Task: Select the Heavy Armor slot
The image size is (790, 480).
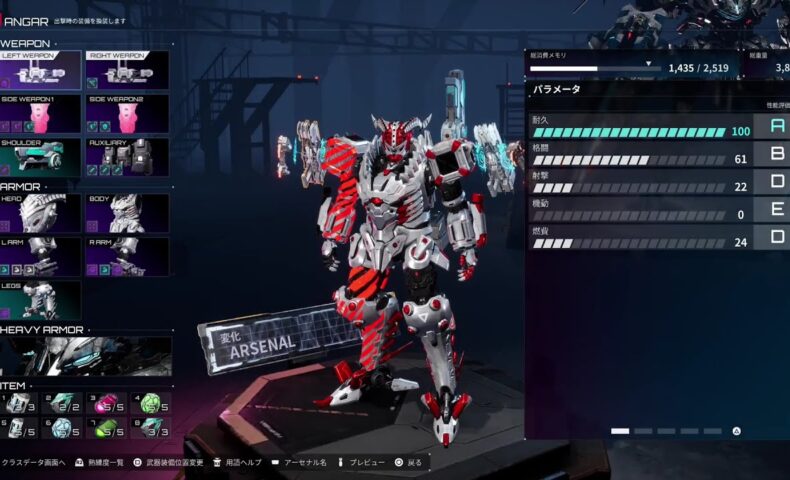Action: 85,356
